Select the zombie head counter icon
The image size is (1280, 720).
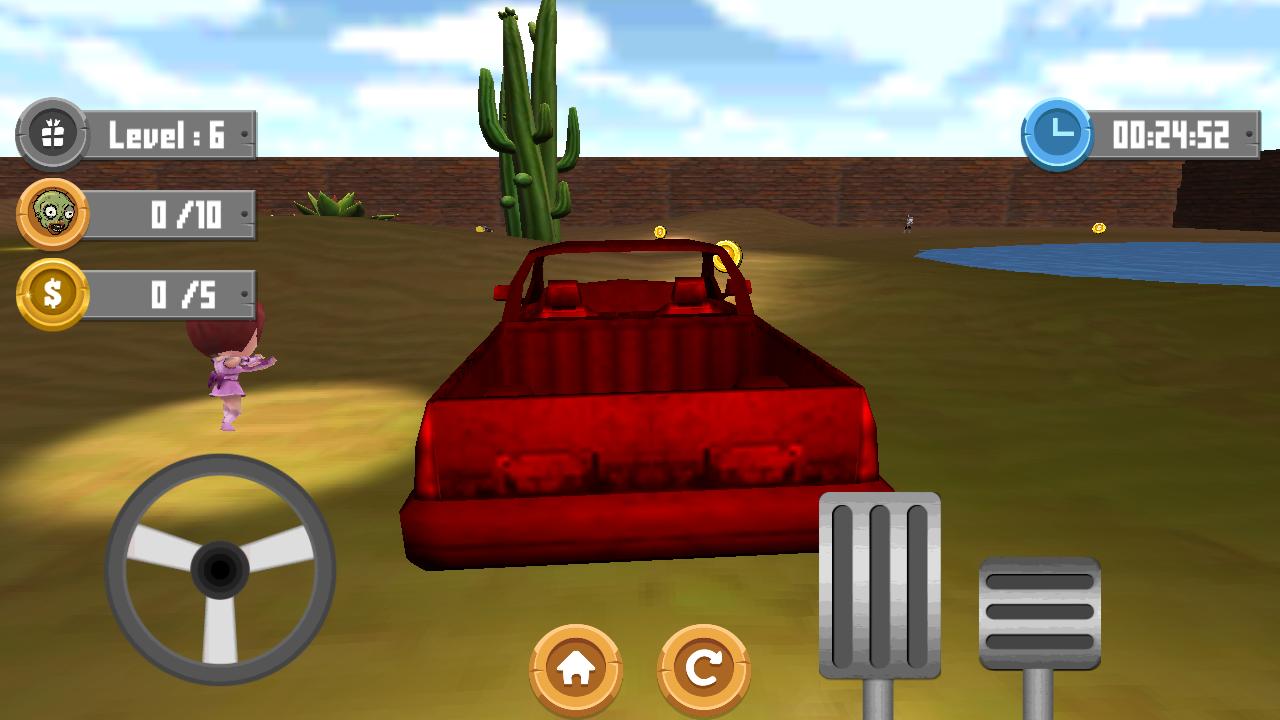pos(55,211)
